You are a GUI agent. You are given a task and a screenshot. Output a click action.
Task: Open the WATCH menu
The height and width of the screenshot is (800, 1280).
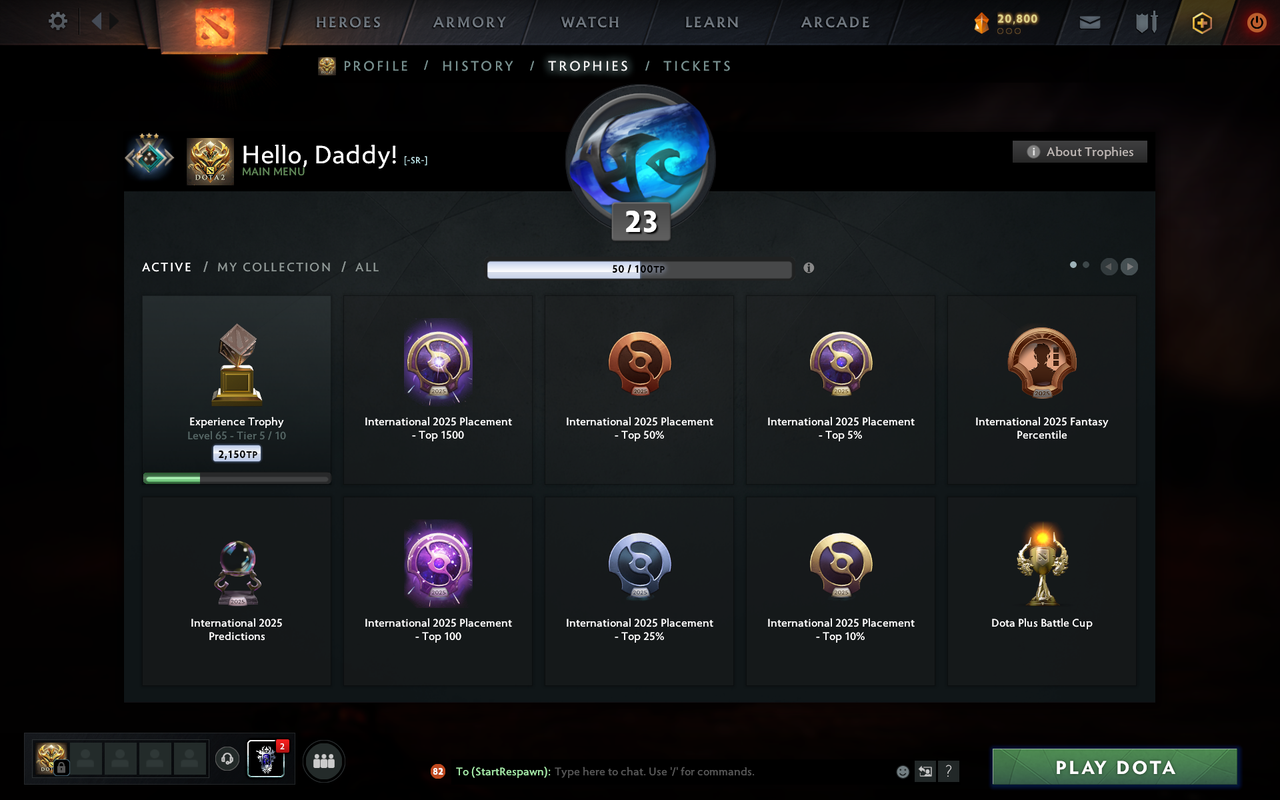pos(589,21)
